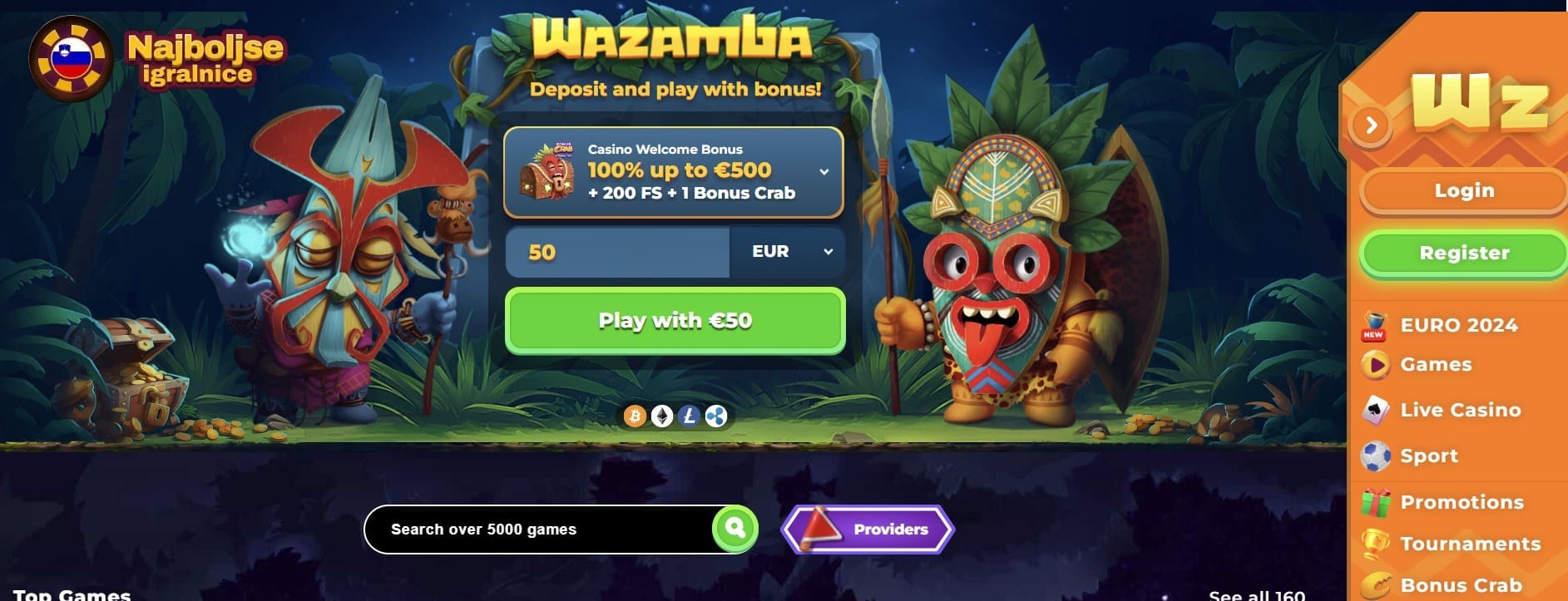The image size is (1568, 601).
Task: Choose Sport from the sidebar
Action: (1428, 456)
